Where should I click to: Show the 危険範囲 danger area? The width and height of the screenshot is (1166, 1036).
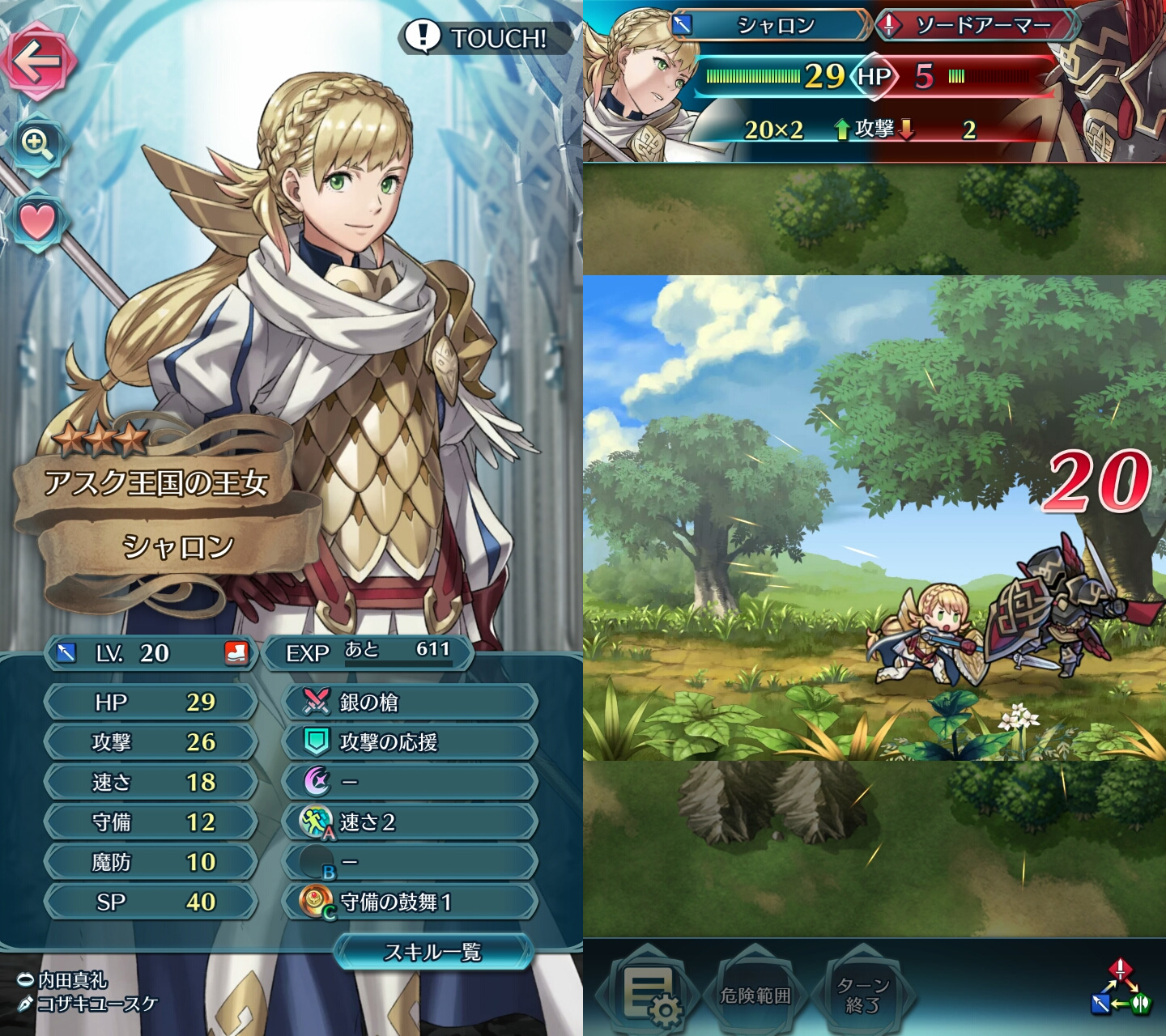click(x=755, y=996)
